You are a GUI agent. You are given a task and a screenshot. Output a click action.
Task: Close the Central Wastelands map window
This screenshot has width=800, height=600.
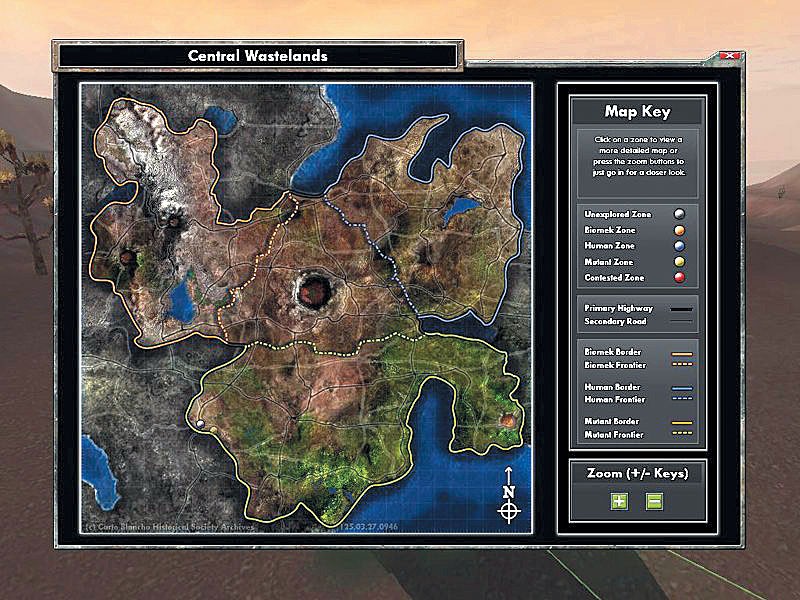730,56
